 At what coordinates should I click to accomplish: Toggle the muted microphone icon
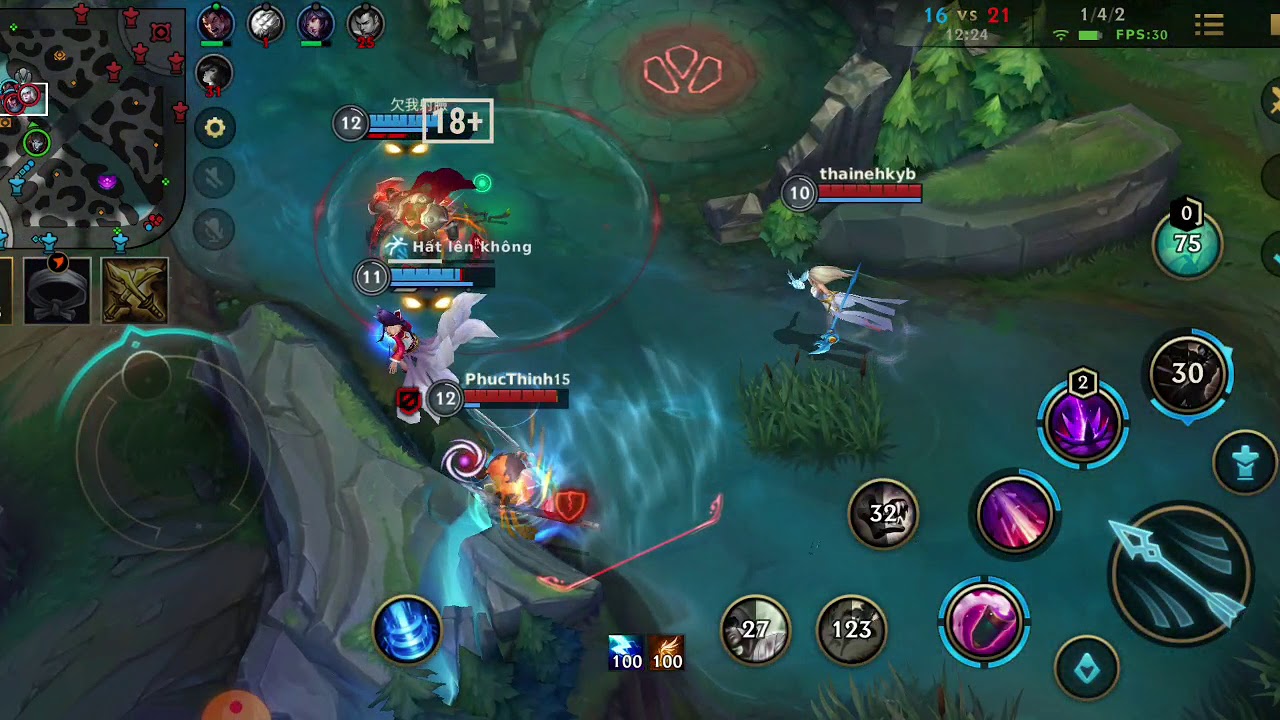coord(215,228)
